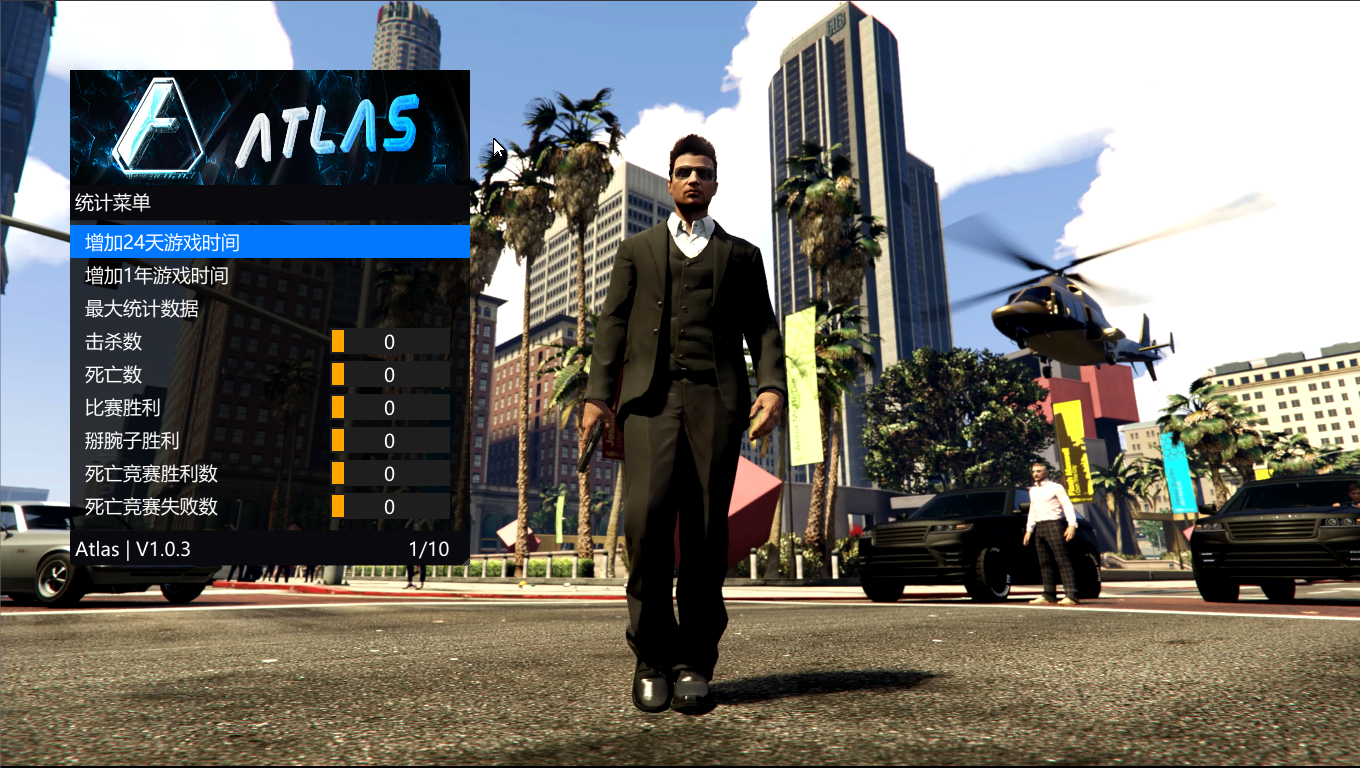Select the 增加24天游戏时间 menu entry
The width and height of the screenshot is (1360, 768).
pos(162,242)
